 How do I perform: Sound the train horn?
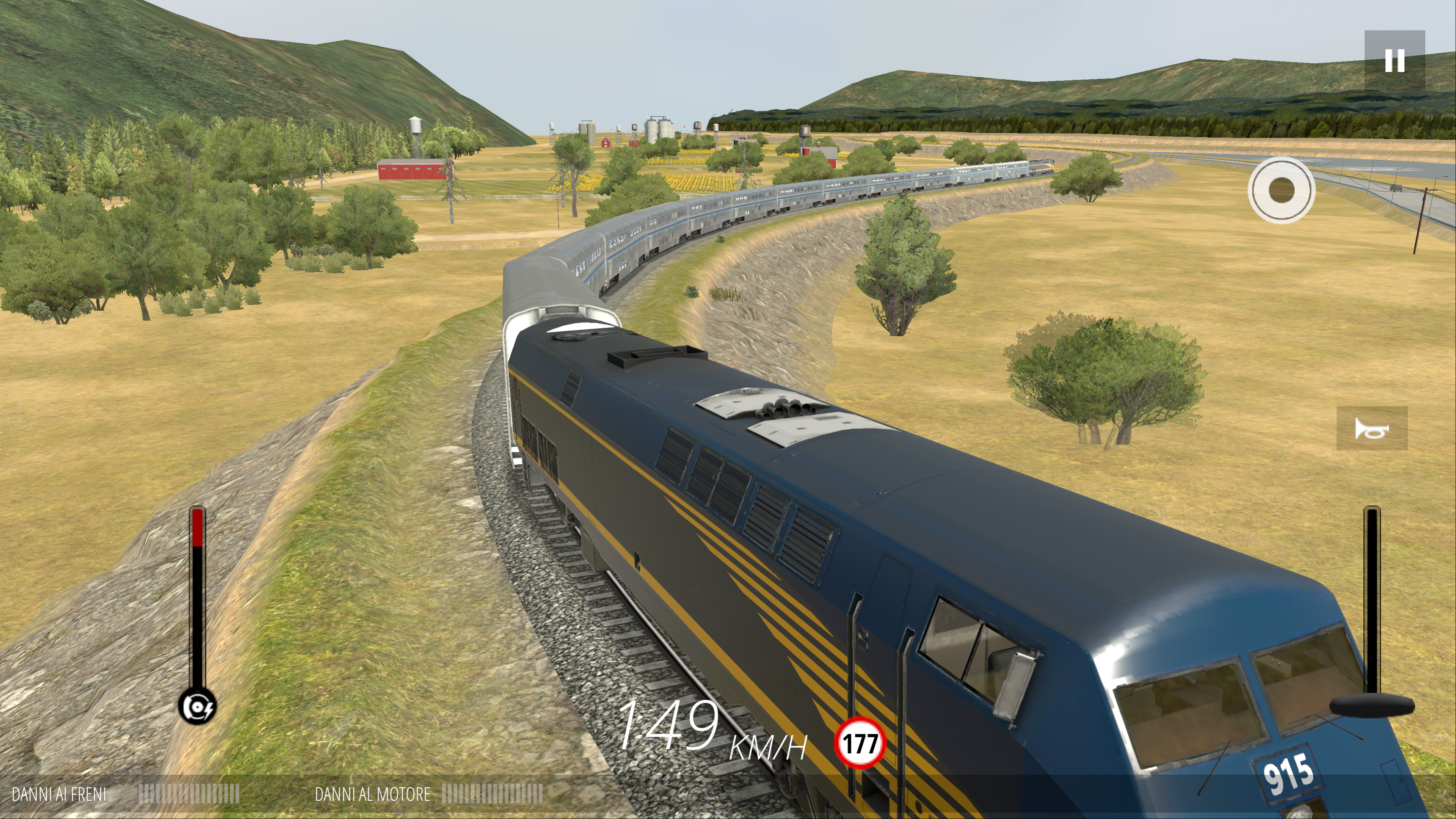pyautogui.click(x=1371, y=428)
